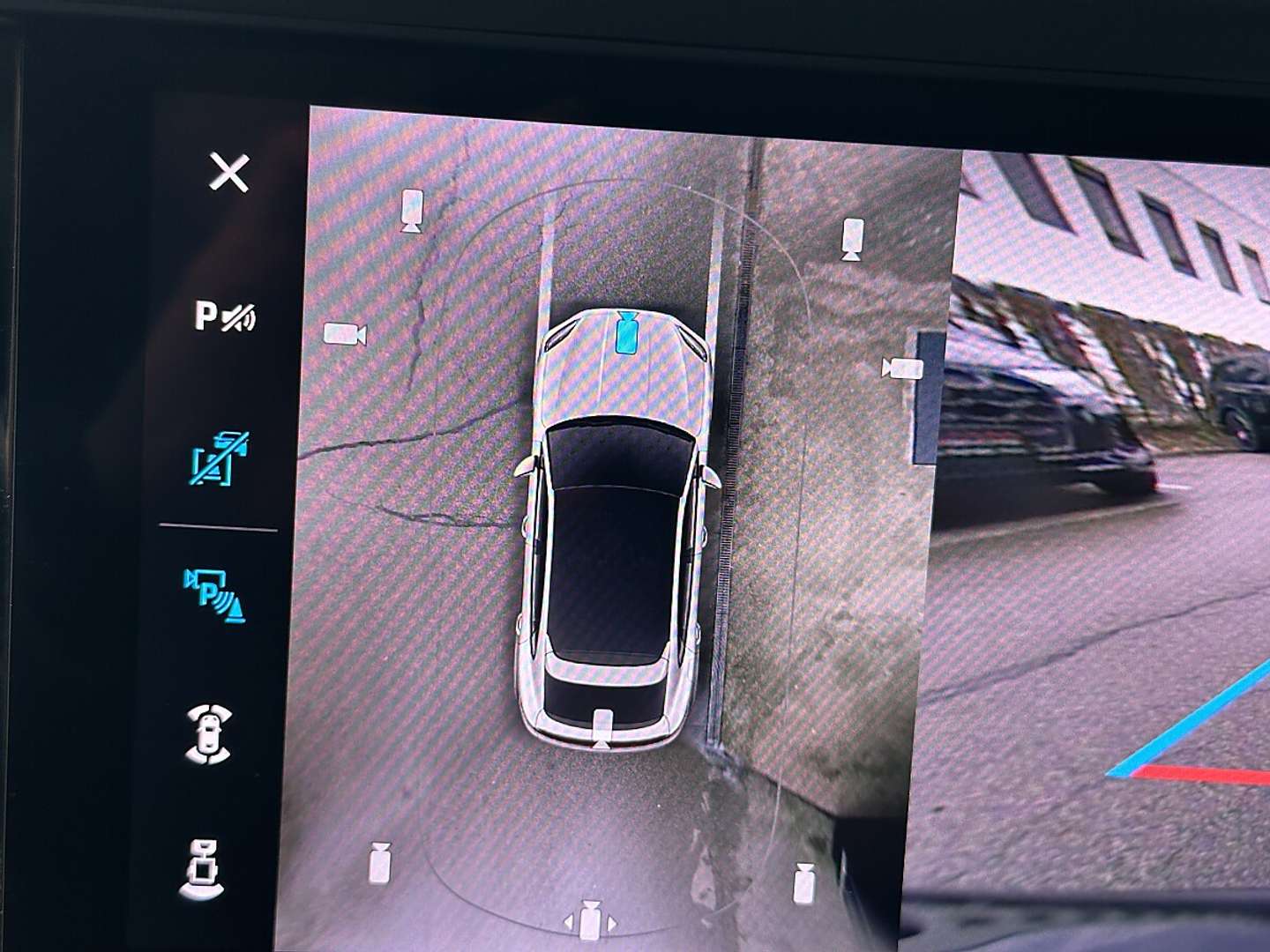Viewport: 1270px width, 952px height.
Task: Select the left side camera icon
Action: coord(344,335)
